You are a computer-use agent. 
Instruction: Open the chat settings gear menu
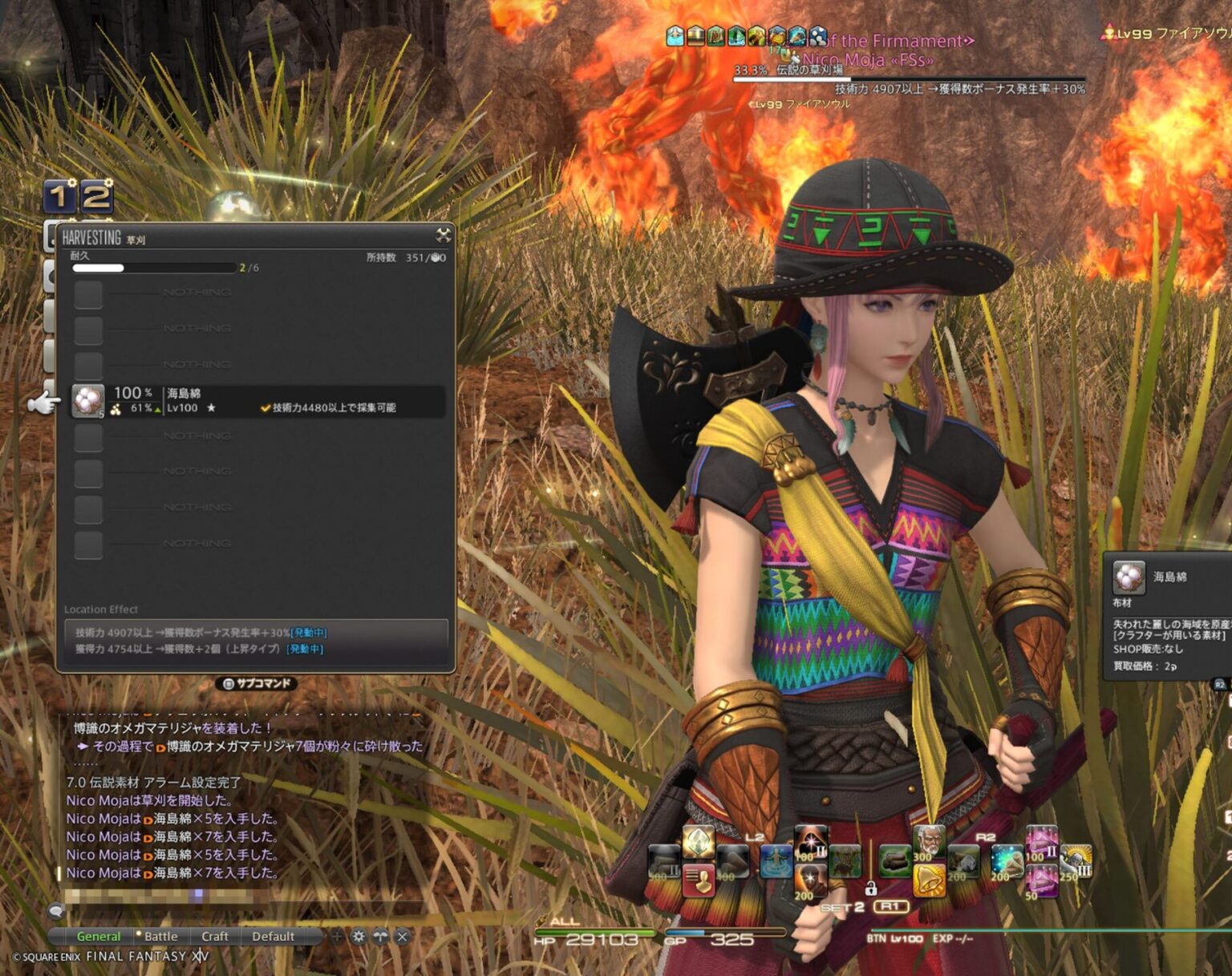point(359,936)
